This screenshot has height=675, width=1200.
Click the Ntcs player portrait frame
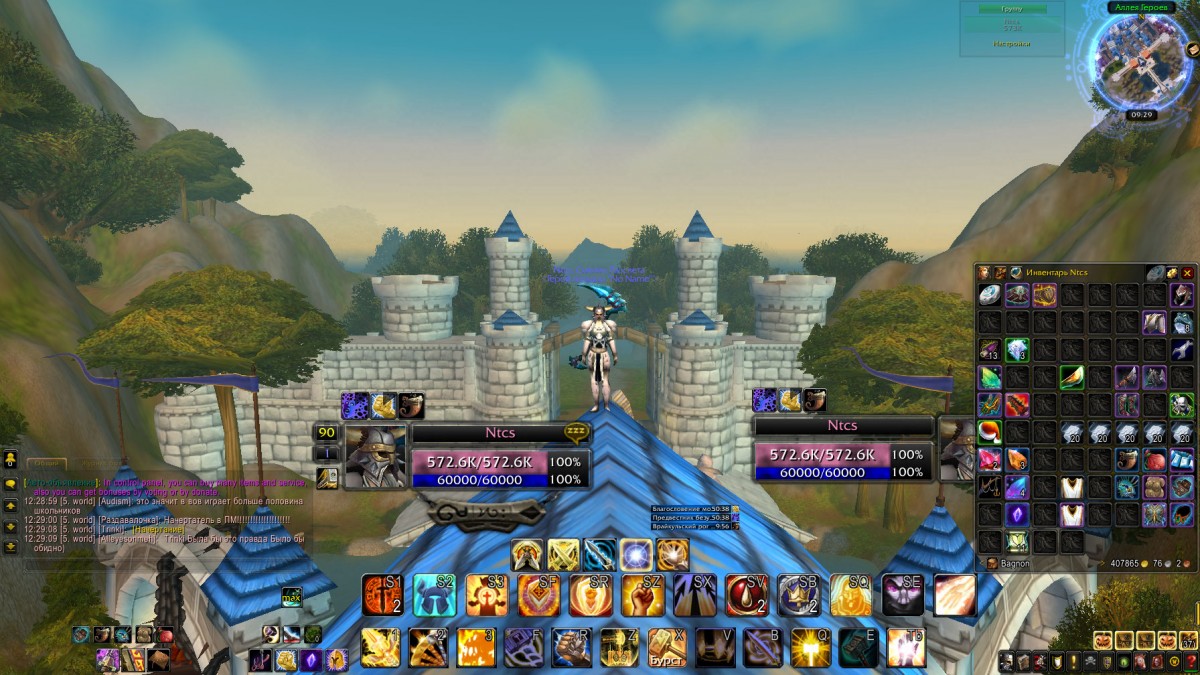click(375, 456)
